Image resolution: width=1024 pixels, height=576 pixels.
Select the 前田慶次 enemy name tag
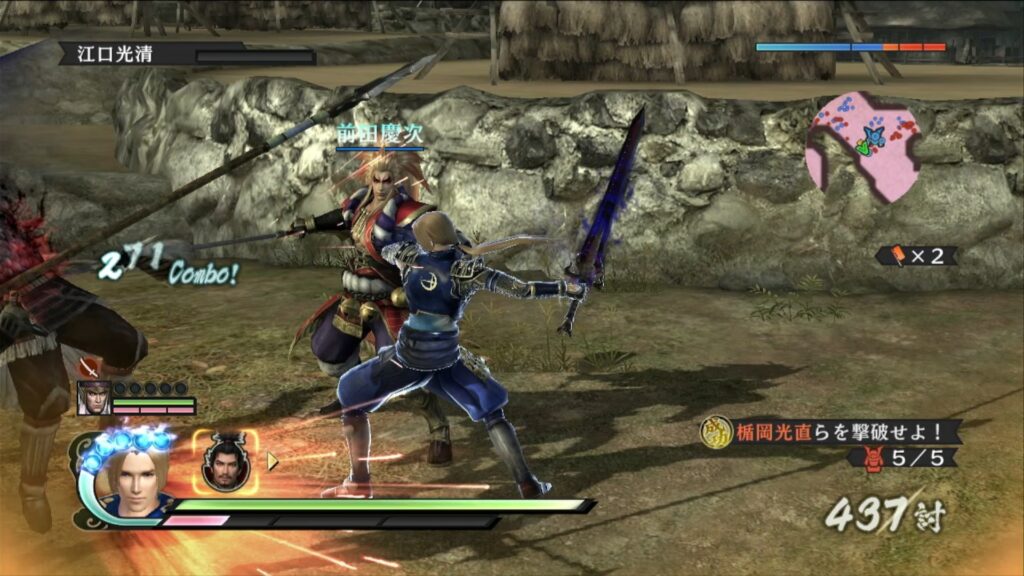pyautogui.click(x=380, y=135)
